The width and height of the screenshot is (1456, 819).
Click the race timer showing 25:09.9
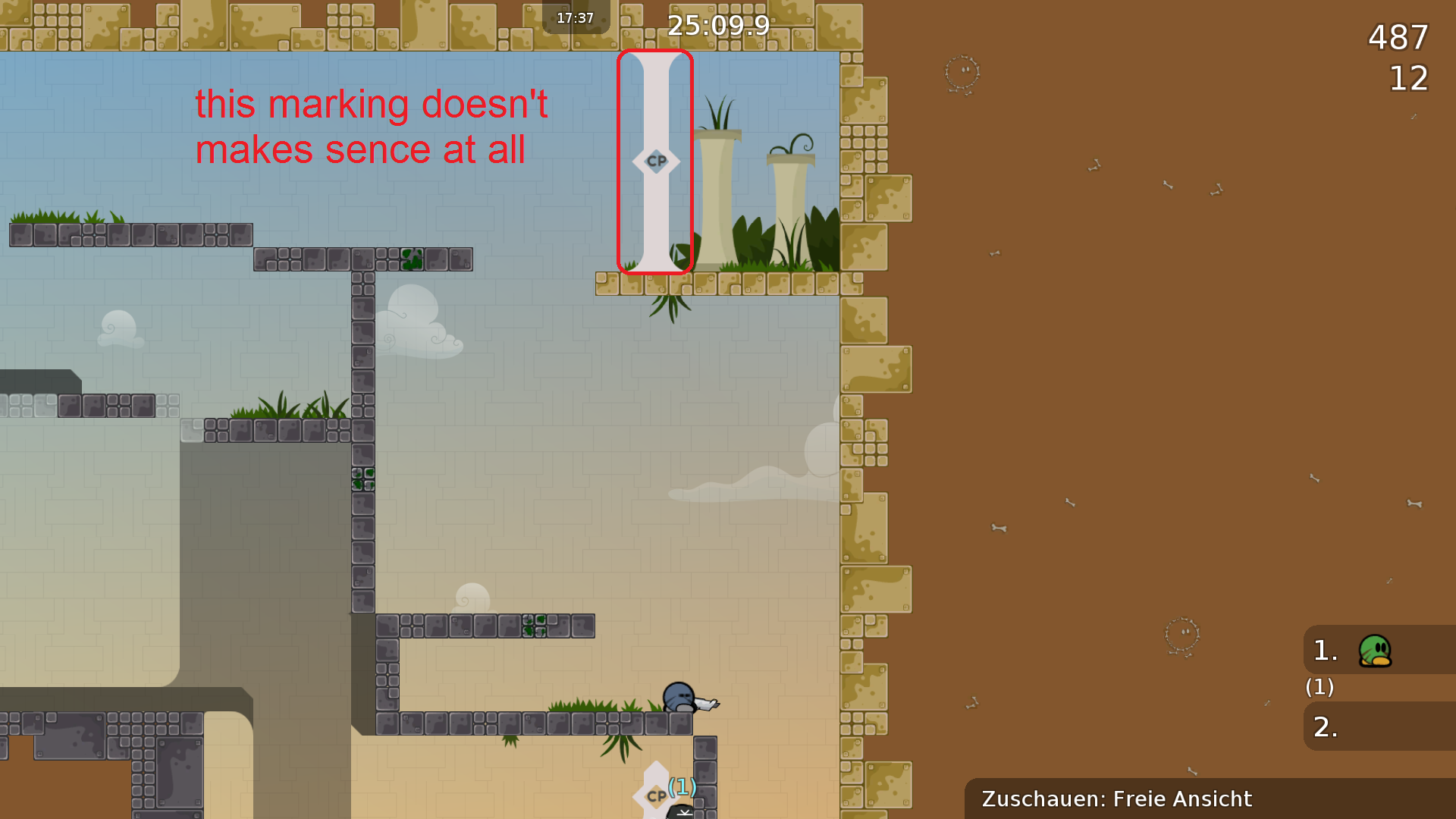[x=717, y=26]
